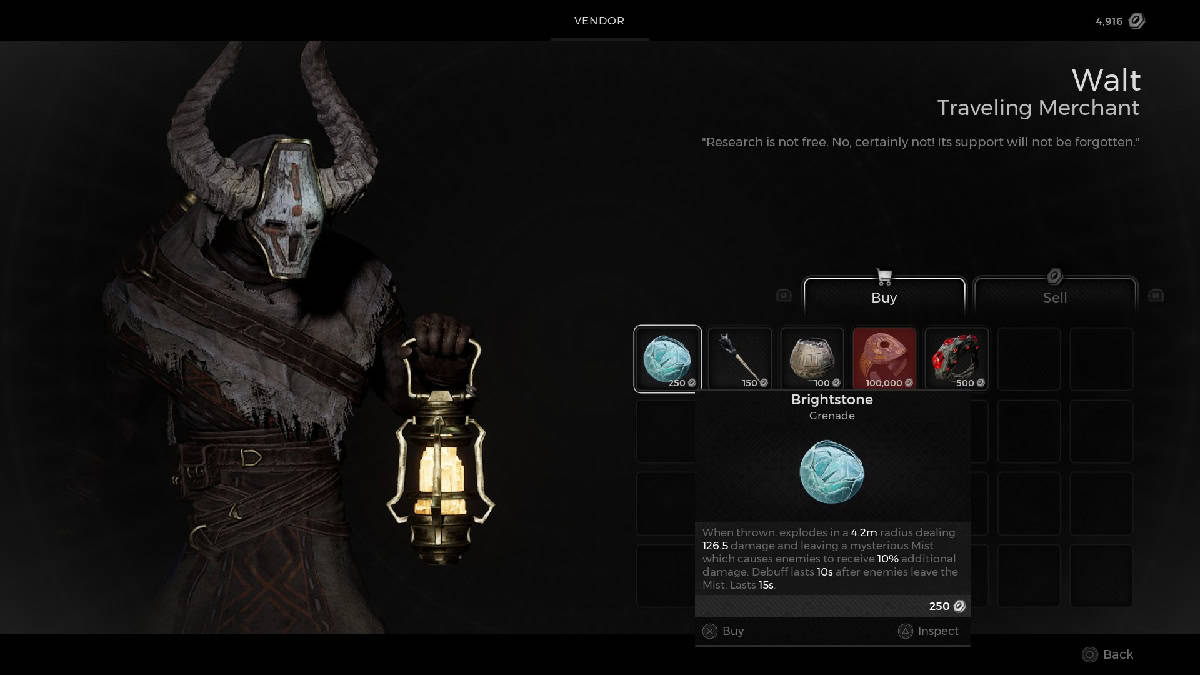Select the gray stone priced 100
Image resolution: width=1200 pixels, height=675 pixels.
[x=812, y=359]
